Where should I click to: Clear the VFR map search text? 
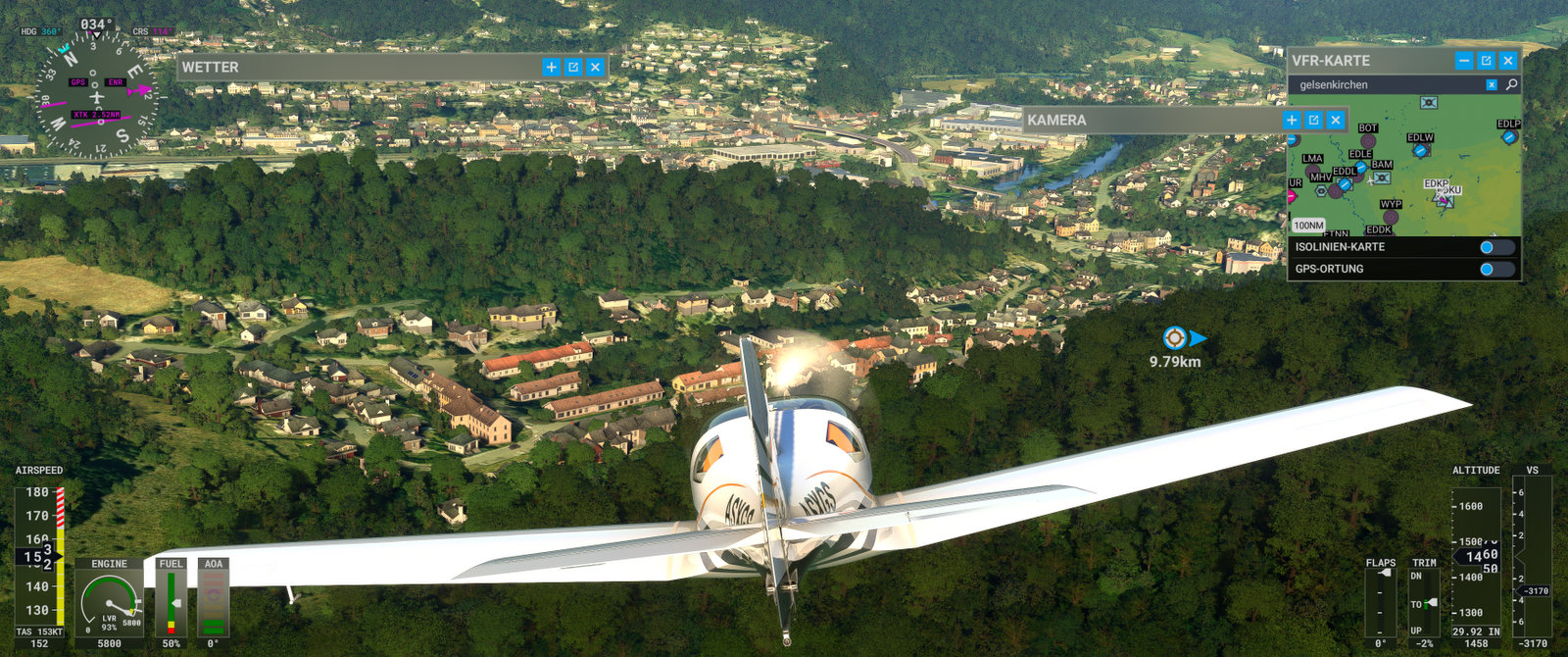pos(1492,85)
